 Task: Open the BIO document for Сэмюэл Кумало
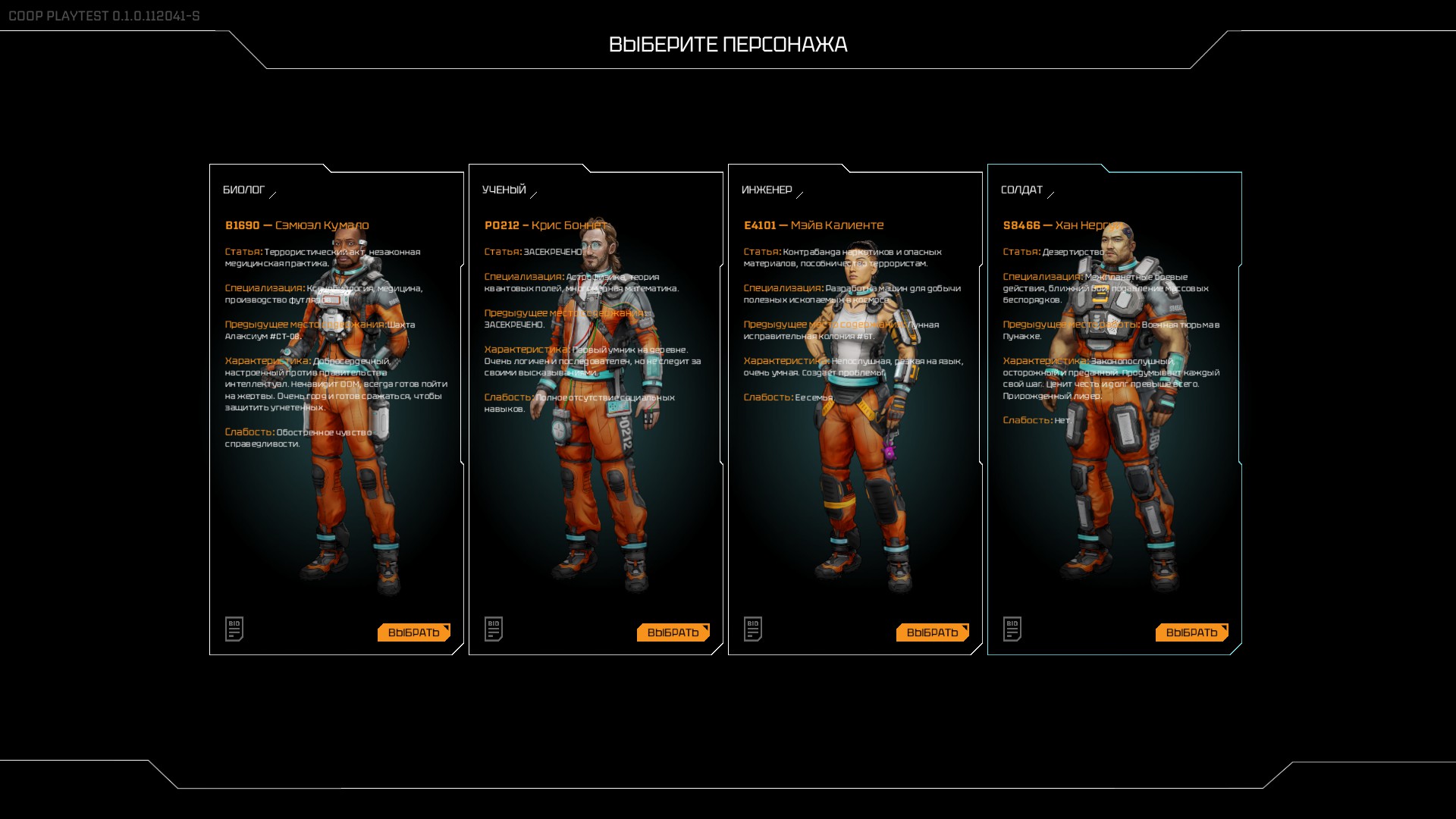pos(234,629)
